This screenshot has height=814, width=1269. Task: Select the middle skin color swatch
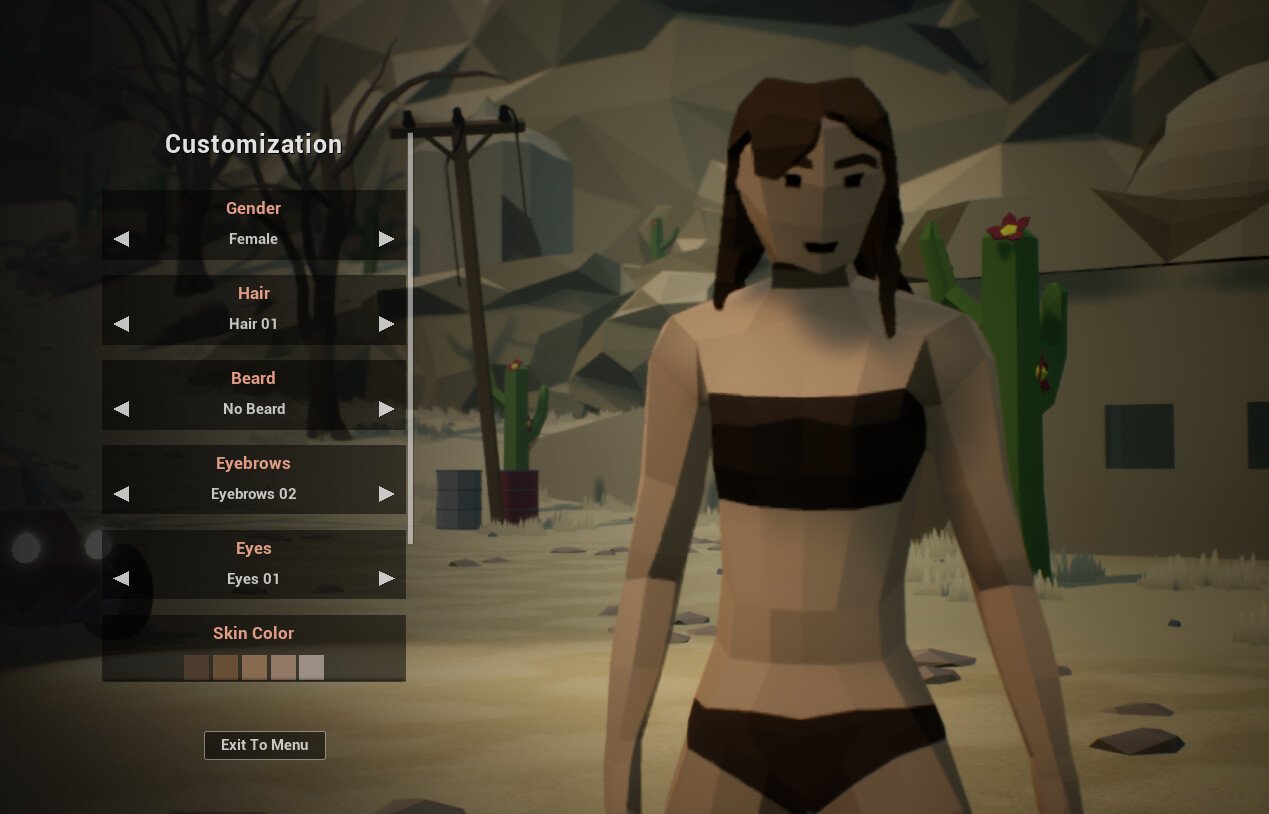click(x=254, y=667)
